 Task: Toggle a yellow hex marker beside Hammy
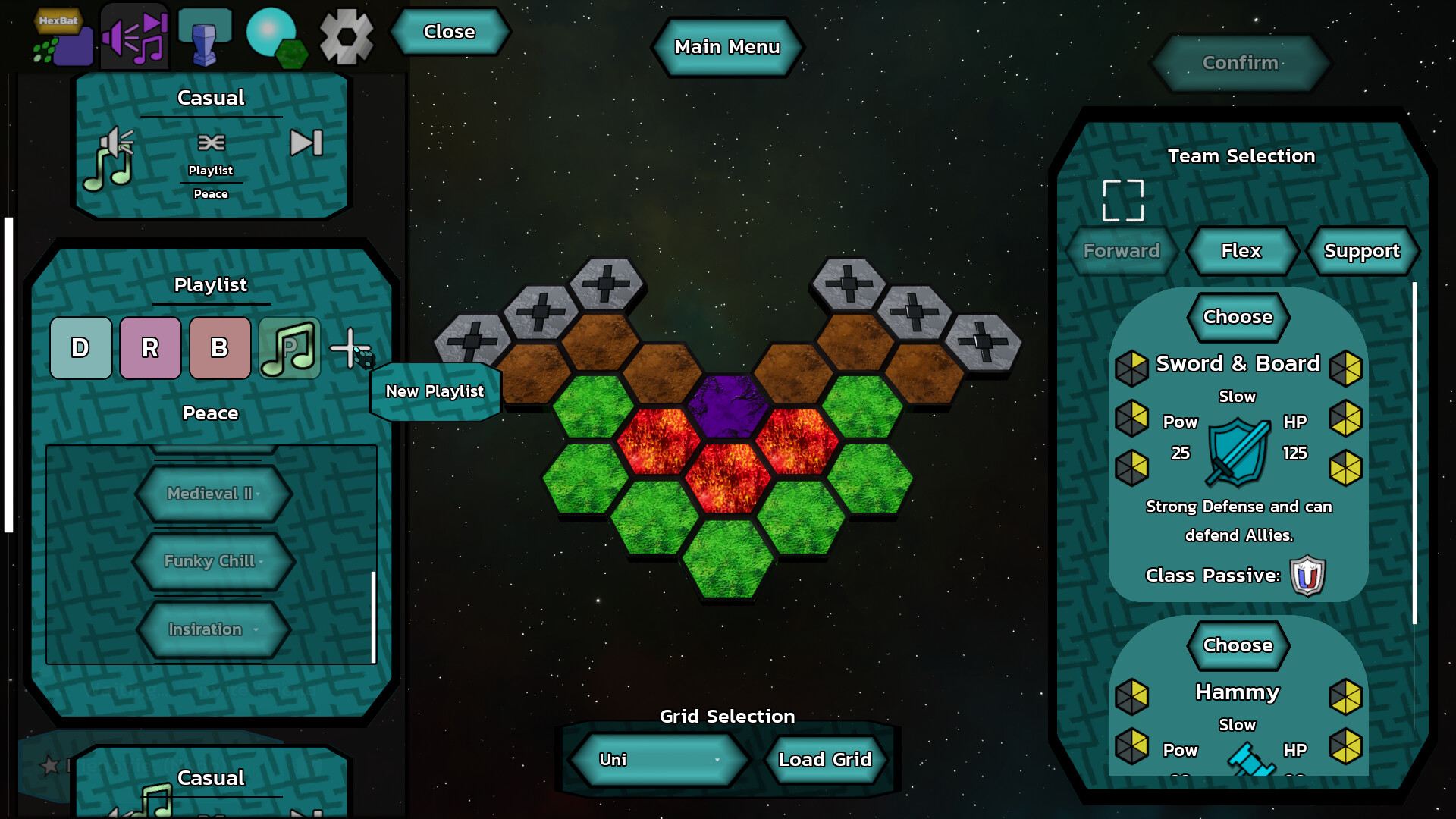(1132, 695)
